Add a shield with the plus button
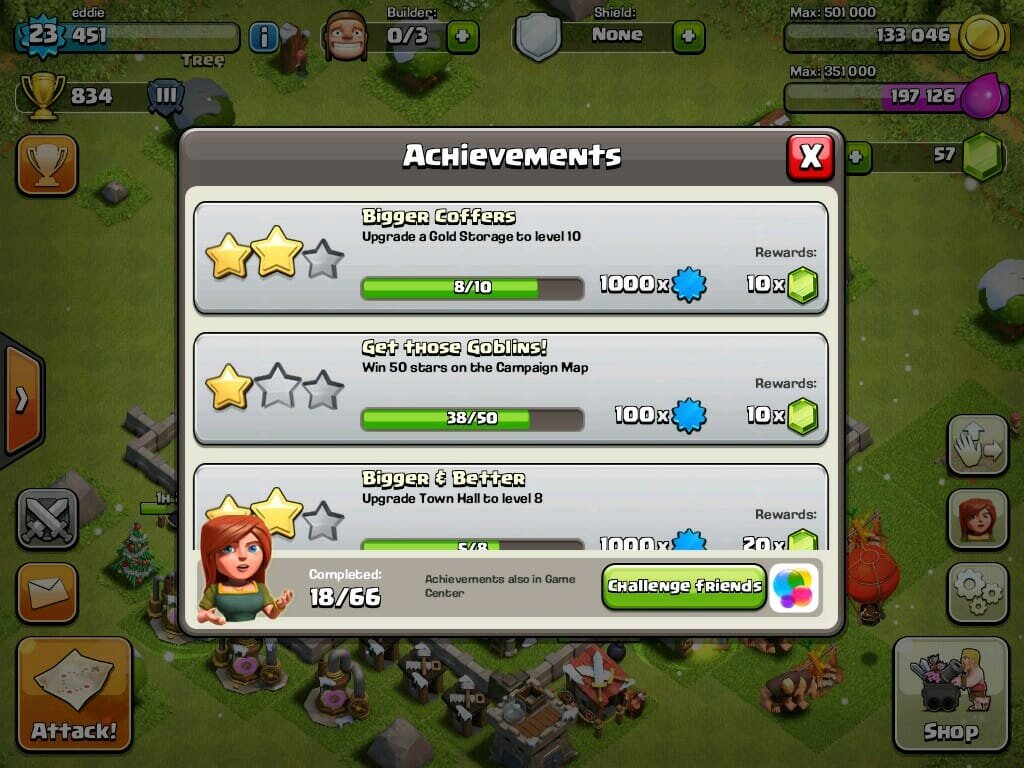 [688, 37]
